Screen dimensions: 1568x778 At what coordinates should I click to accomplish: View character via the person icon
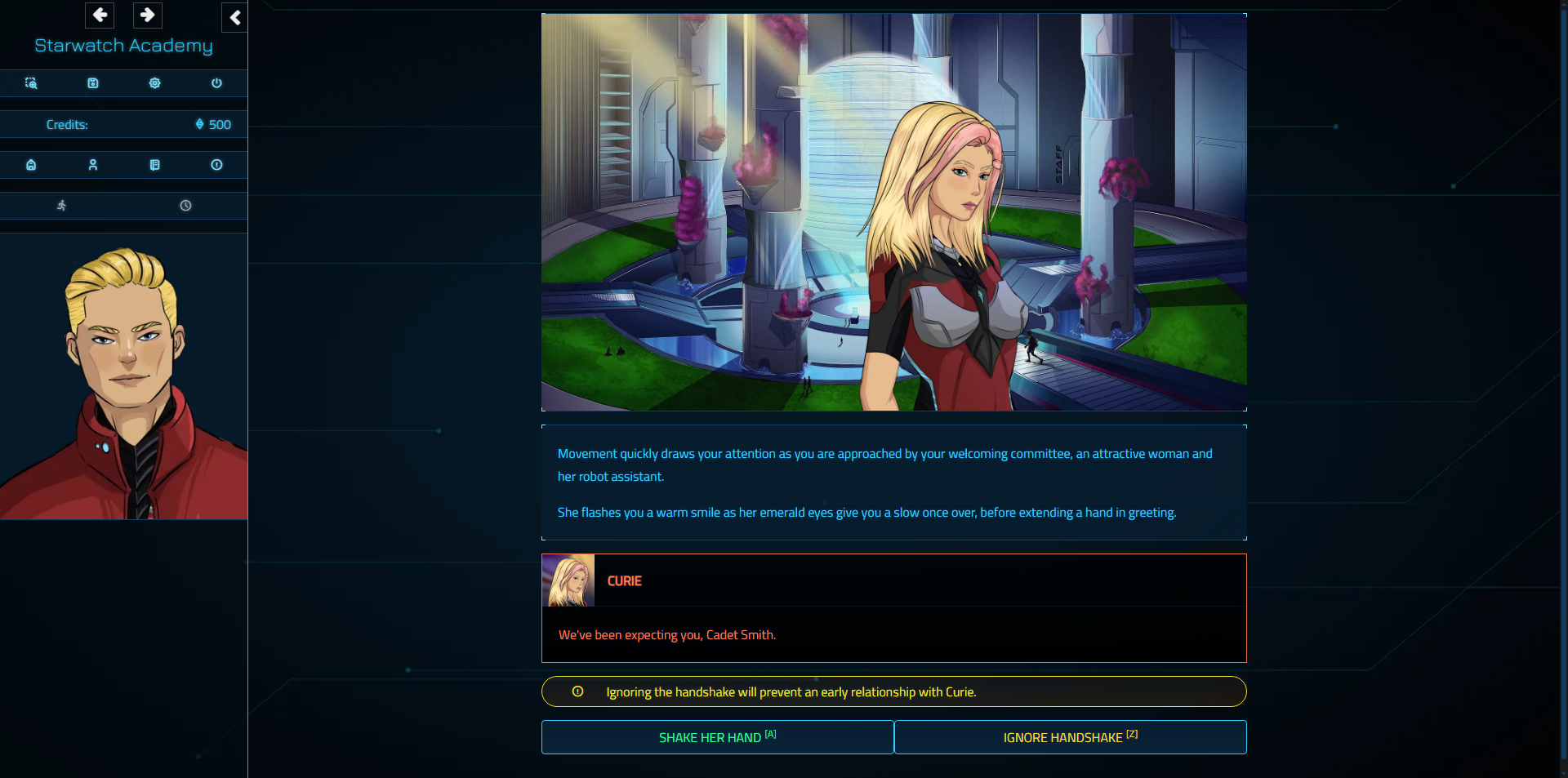[93, 164]
